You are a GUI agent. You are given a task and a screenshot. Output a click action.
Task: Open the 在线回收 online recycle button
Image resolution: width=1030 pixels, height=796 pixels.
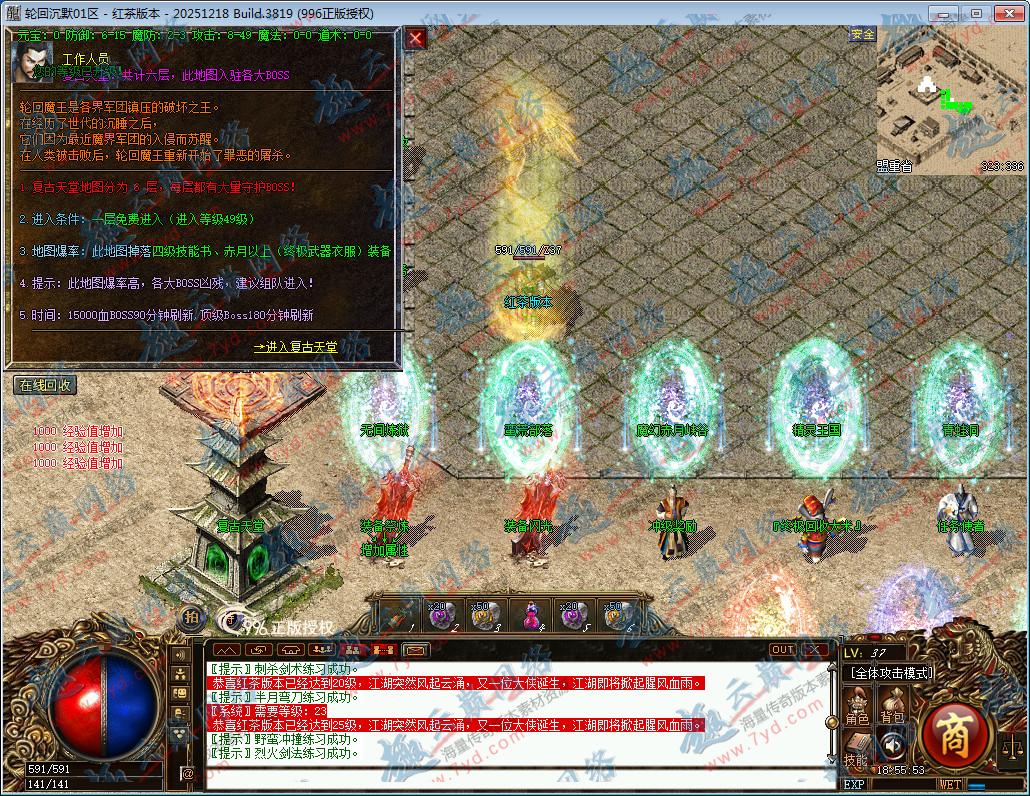(x=45, y=385)
